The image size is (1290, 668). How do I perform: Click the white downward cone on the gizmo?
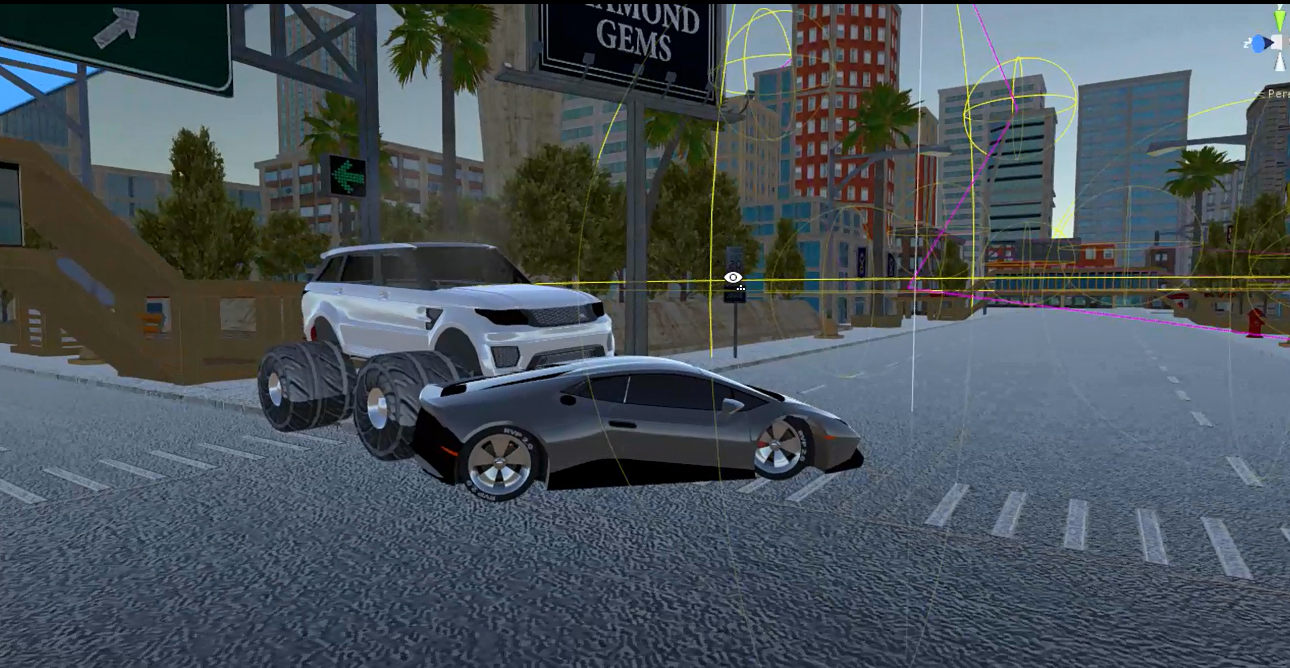1280,64
